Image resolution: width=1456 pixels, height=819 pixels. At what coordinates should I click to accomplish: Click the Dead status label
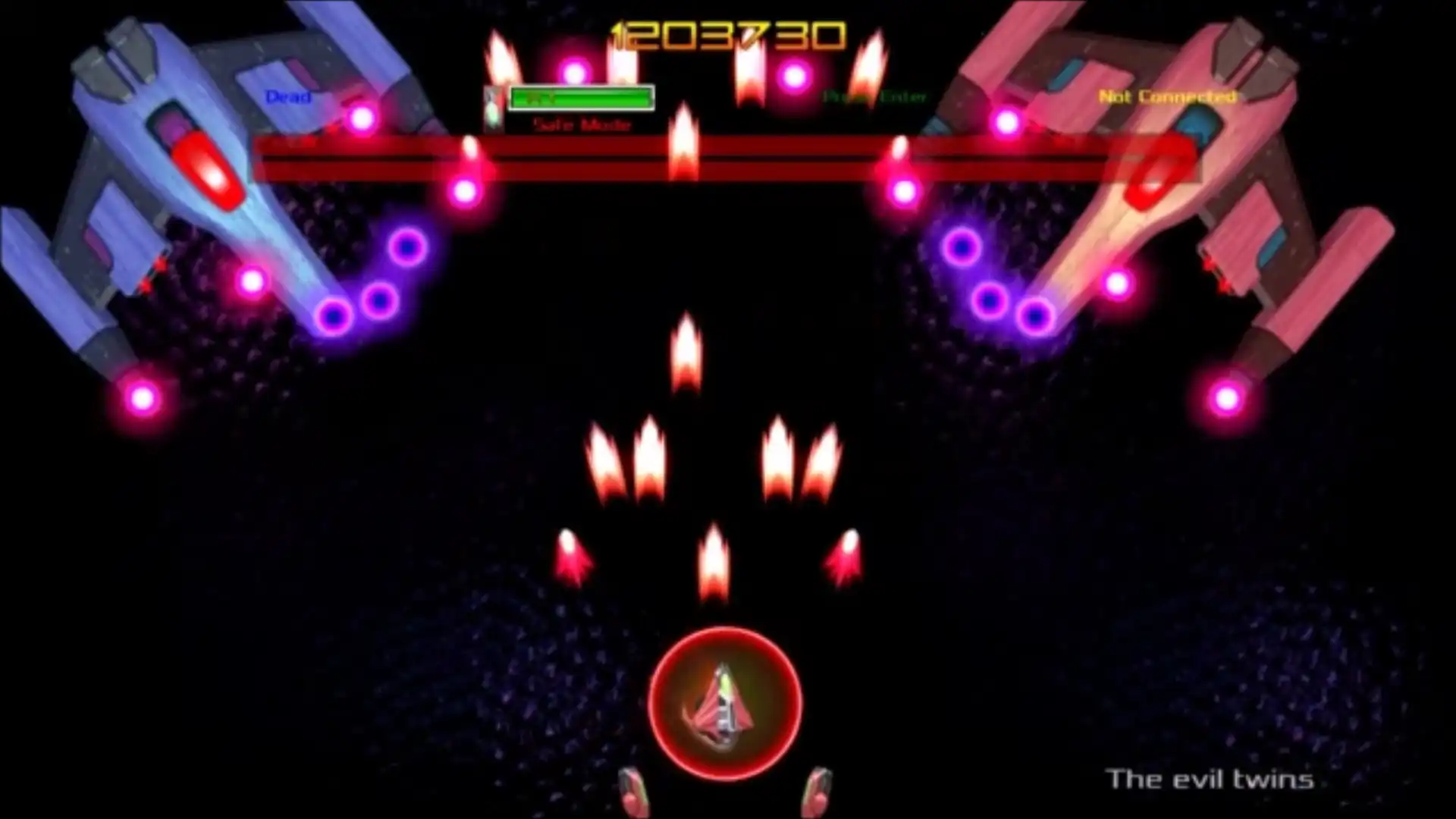[x=287, y=98]
